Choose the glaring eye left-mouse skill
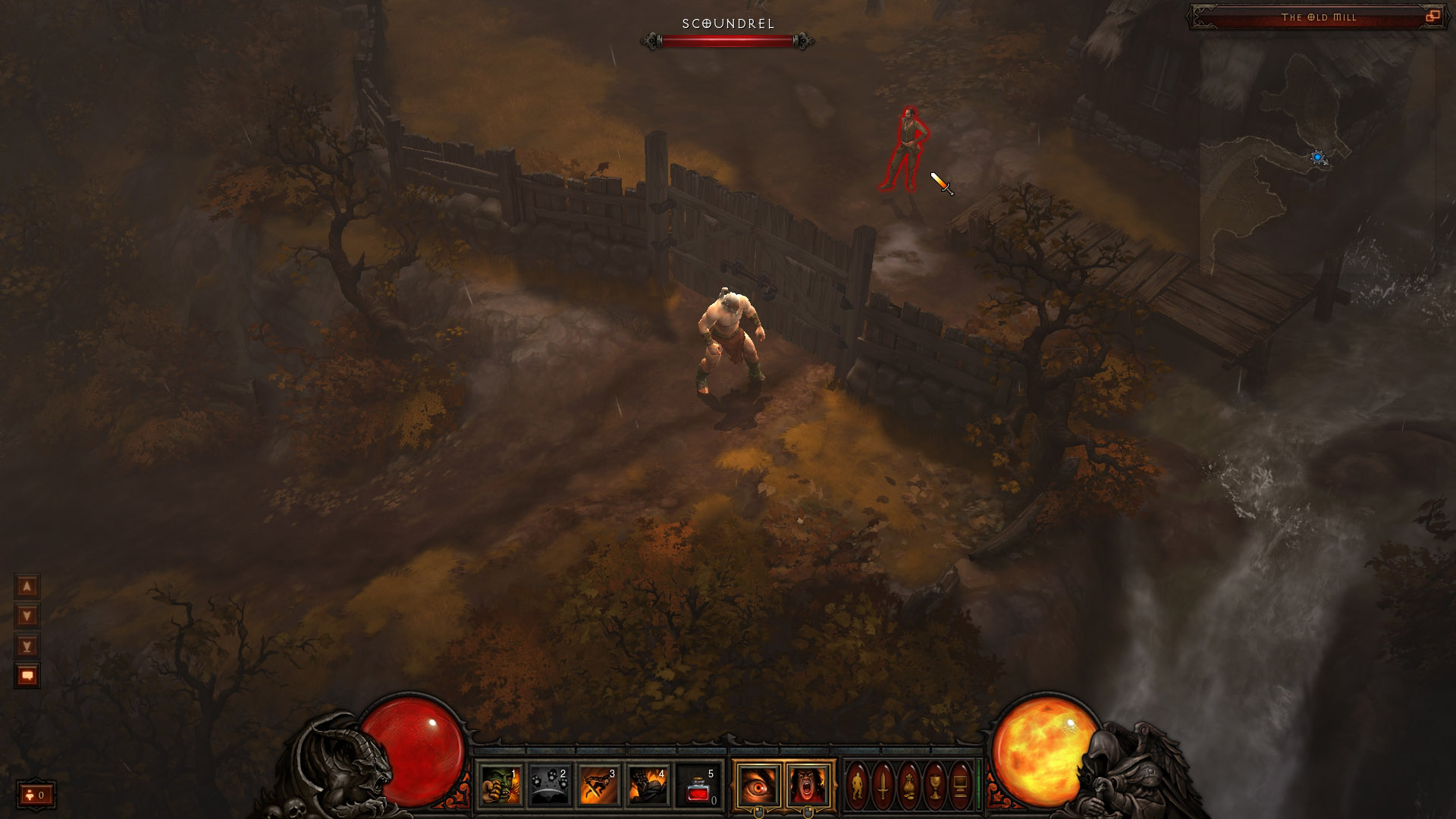 click(758, 785)
